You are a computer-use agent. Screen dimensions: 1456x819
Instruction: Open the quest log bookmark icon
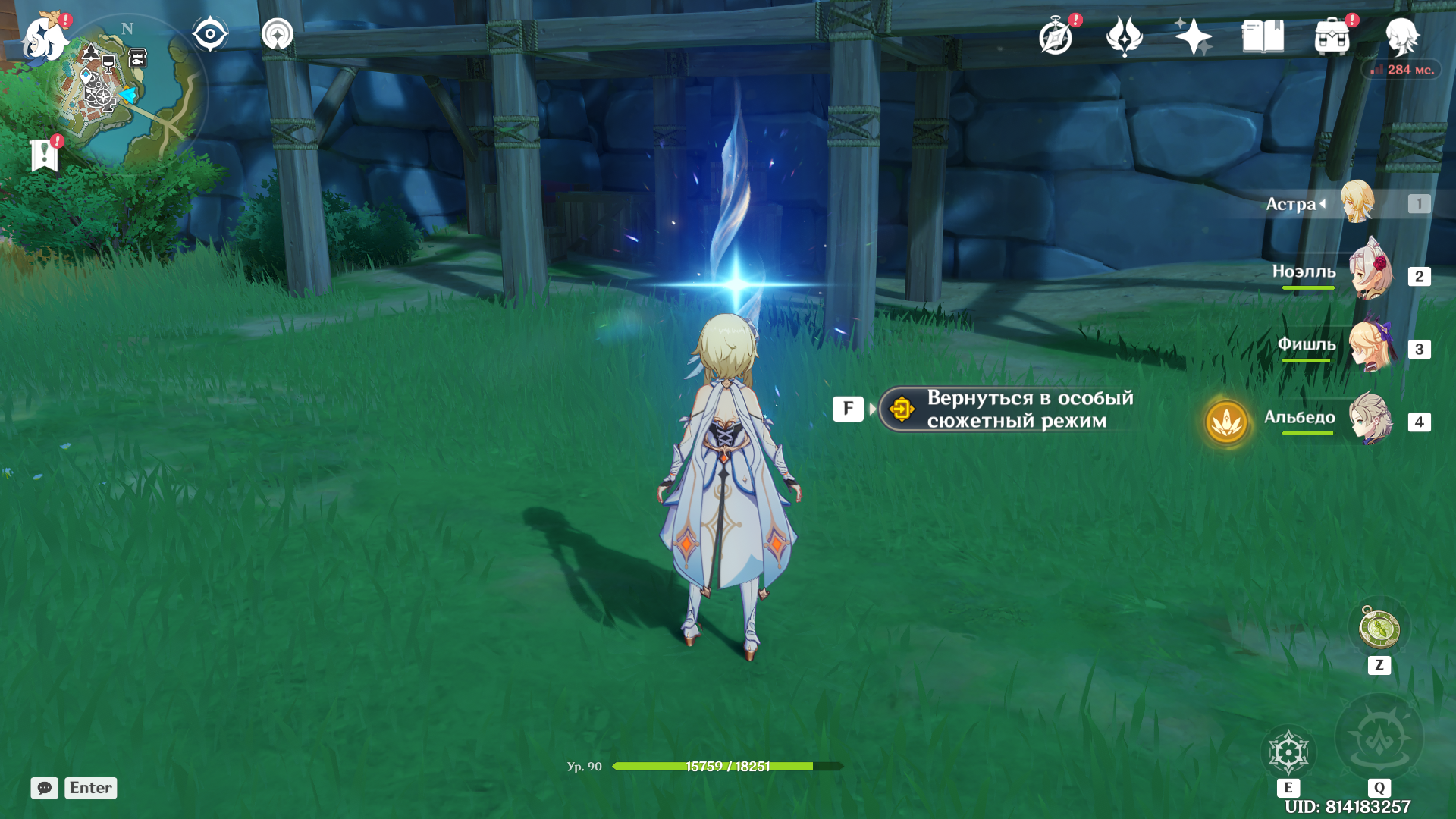coord(45,155)
